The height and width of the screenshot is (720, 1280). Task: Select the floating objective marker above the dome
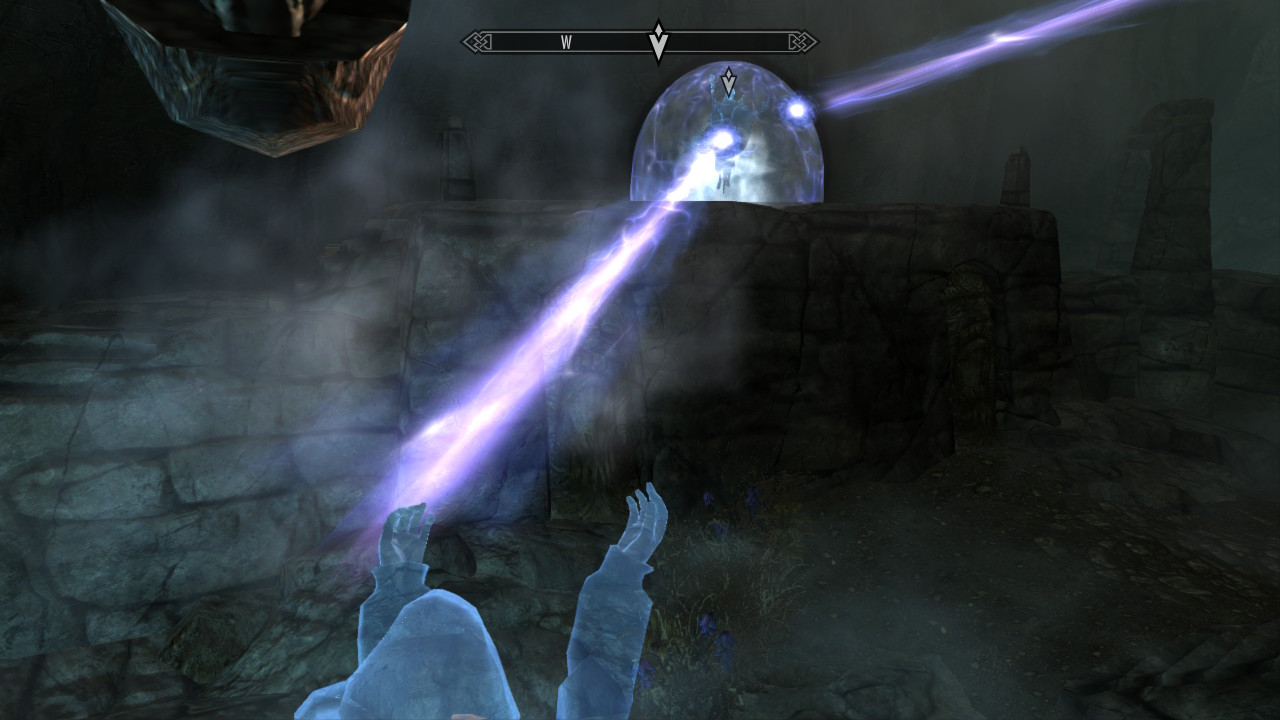(729, 82)
